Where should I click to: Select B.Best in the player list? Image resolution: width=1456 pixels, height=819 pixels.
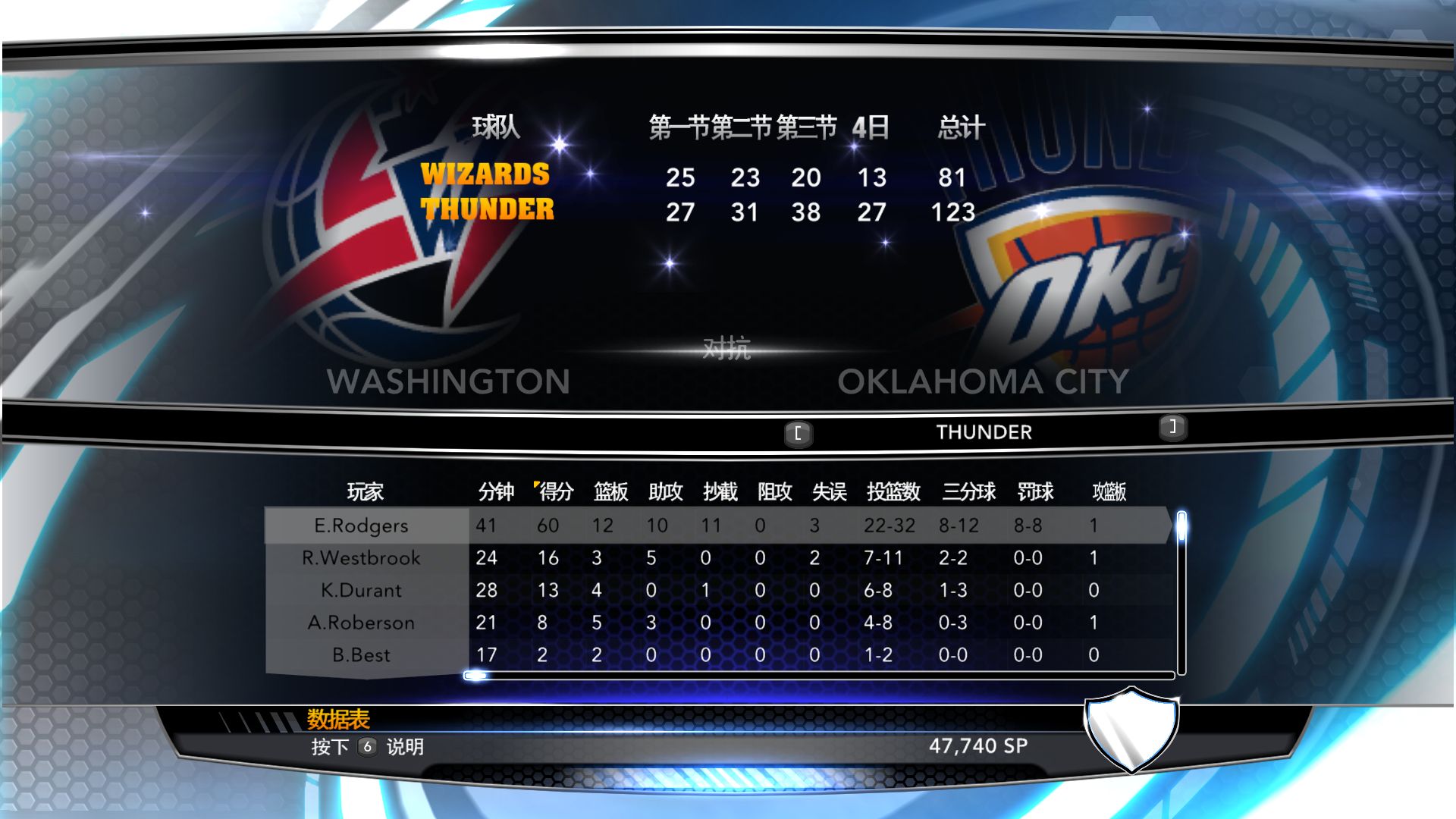coord(361,655)
